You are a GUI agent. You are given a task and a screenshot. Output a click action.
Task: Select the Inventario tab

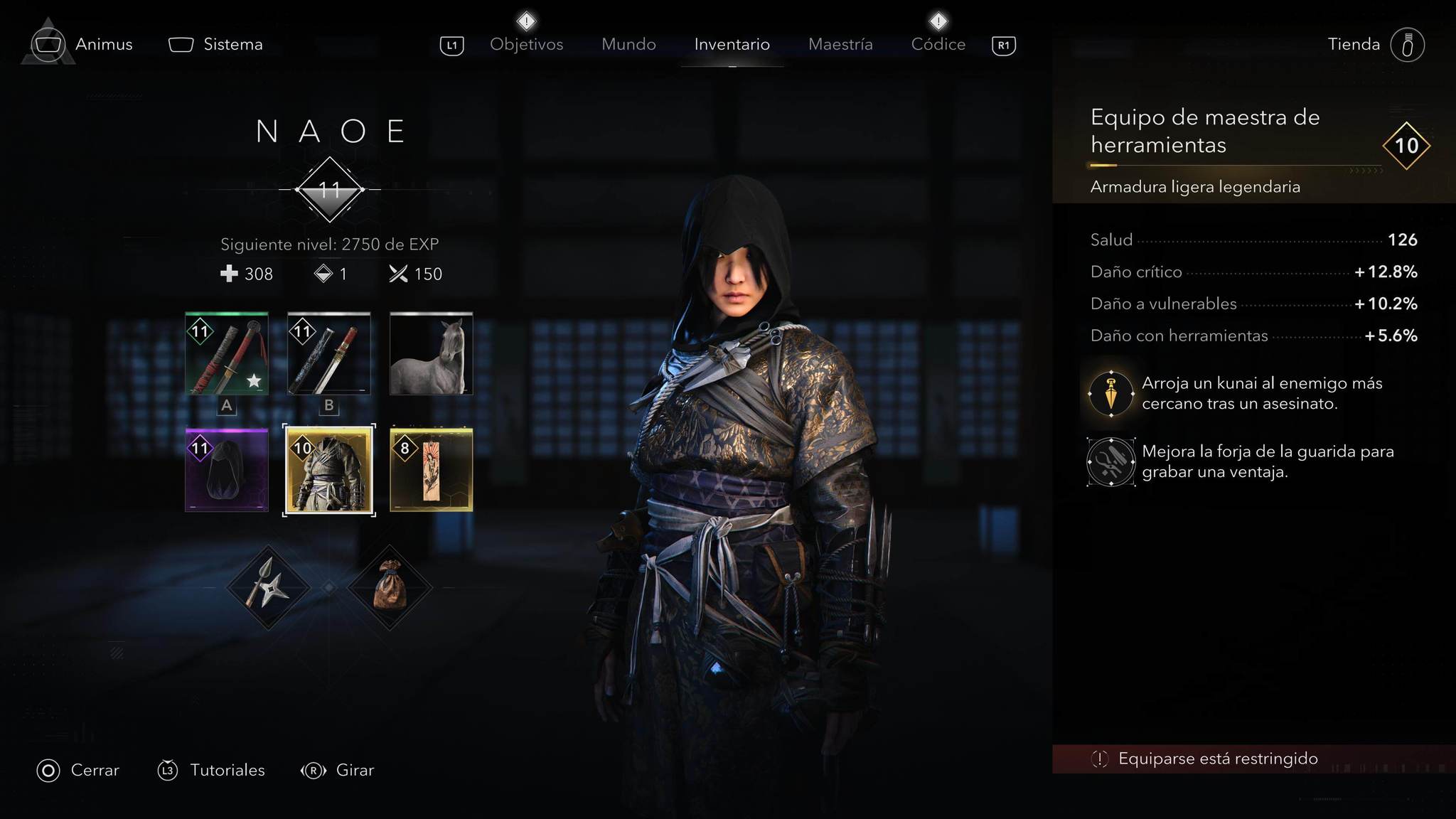pyautogui.click(x=732, y=44)
